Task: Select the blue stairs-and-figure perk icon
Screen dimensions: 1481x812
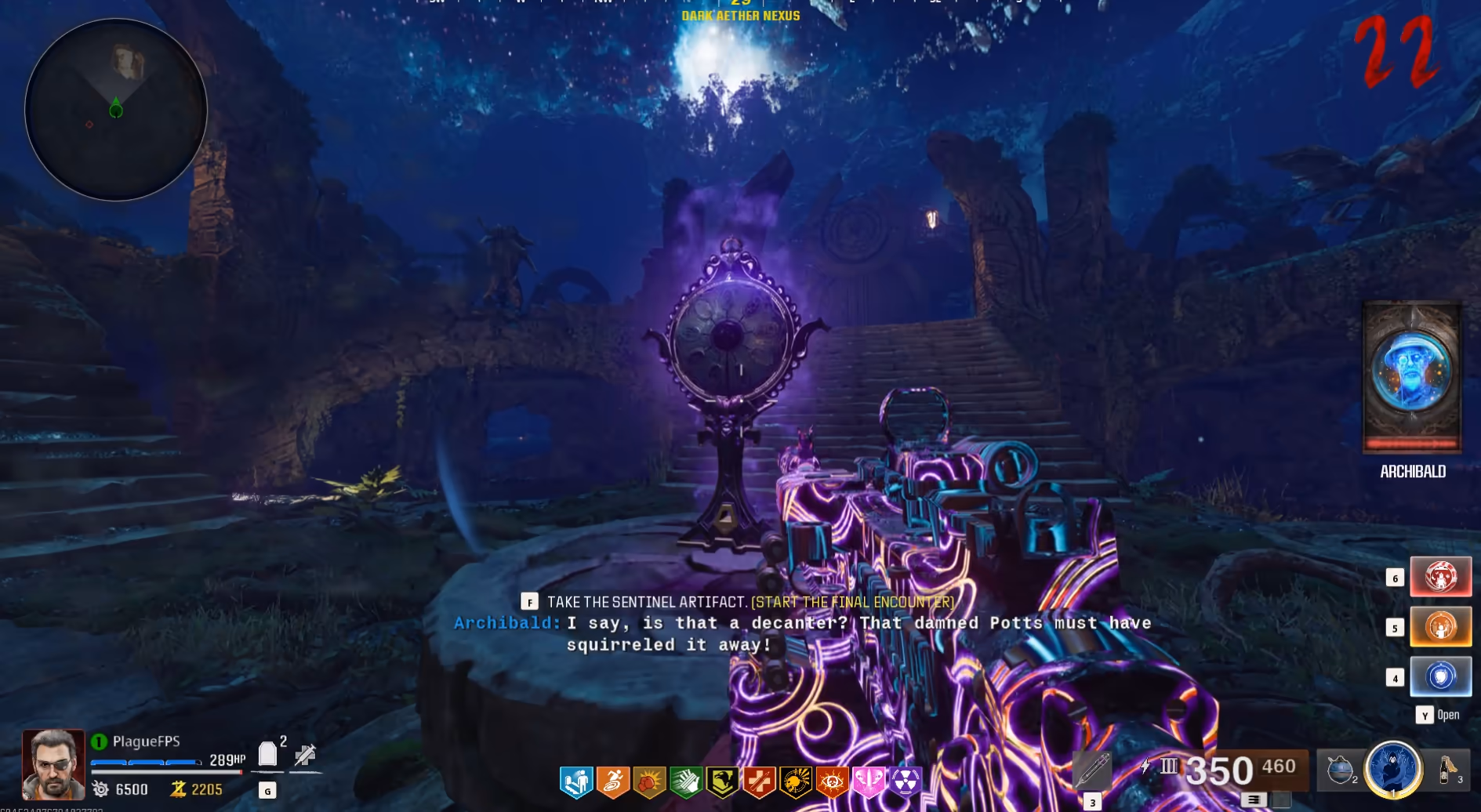Action: 576,781
